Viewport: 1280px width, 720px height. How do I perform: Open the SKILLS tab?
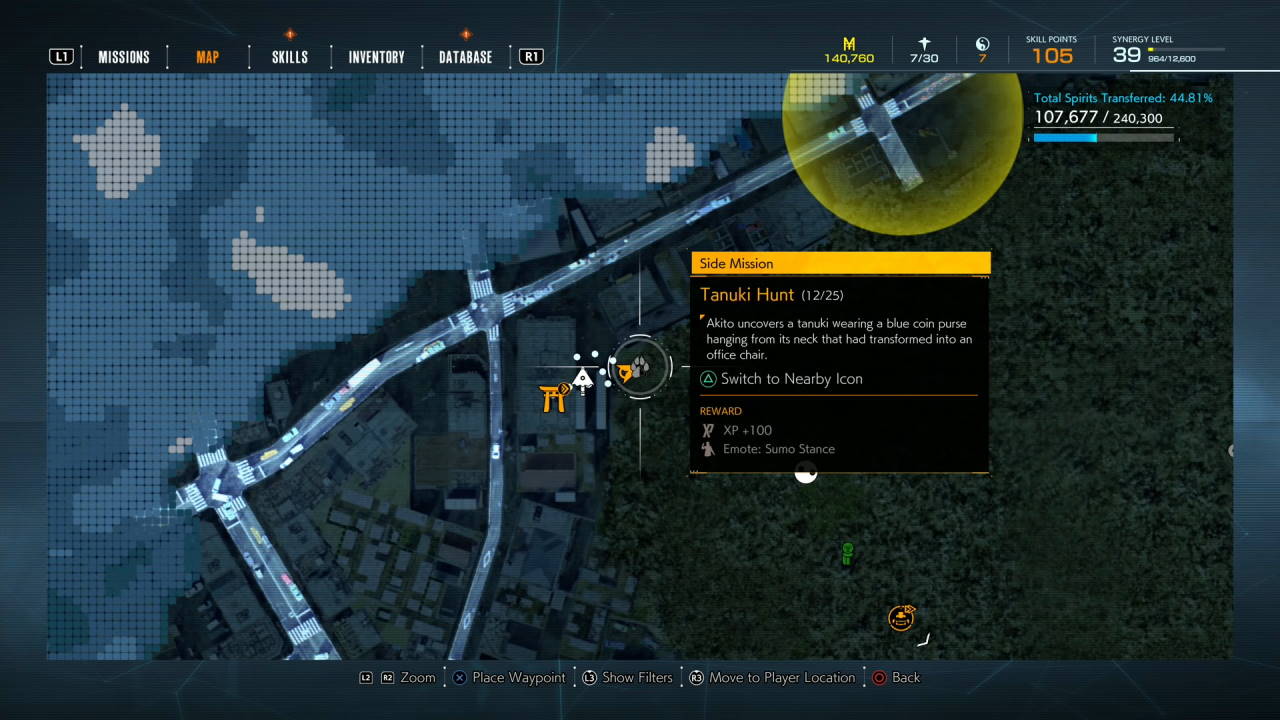click(x=289, y=57)
